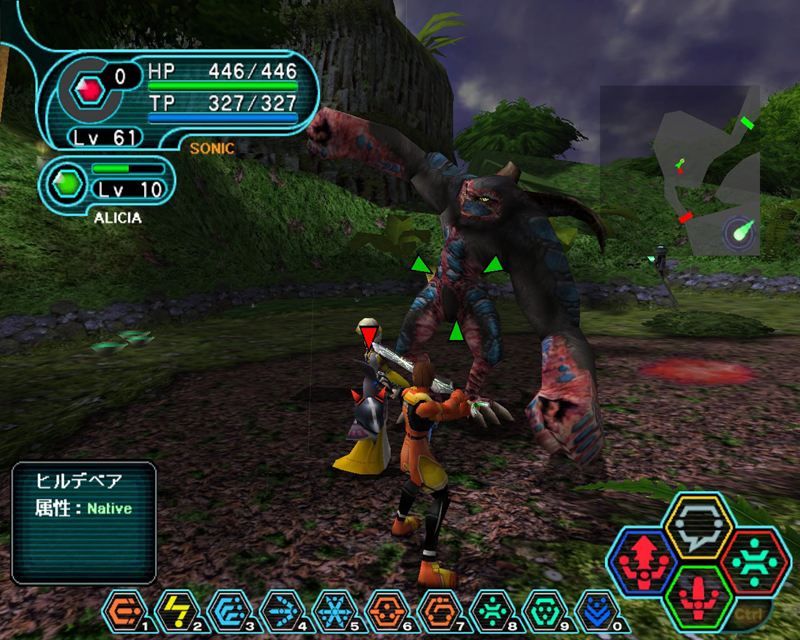
Task: Use hotbar slot 3 blue technique icon
Action: point(228,609)
